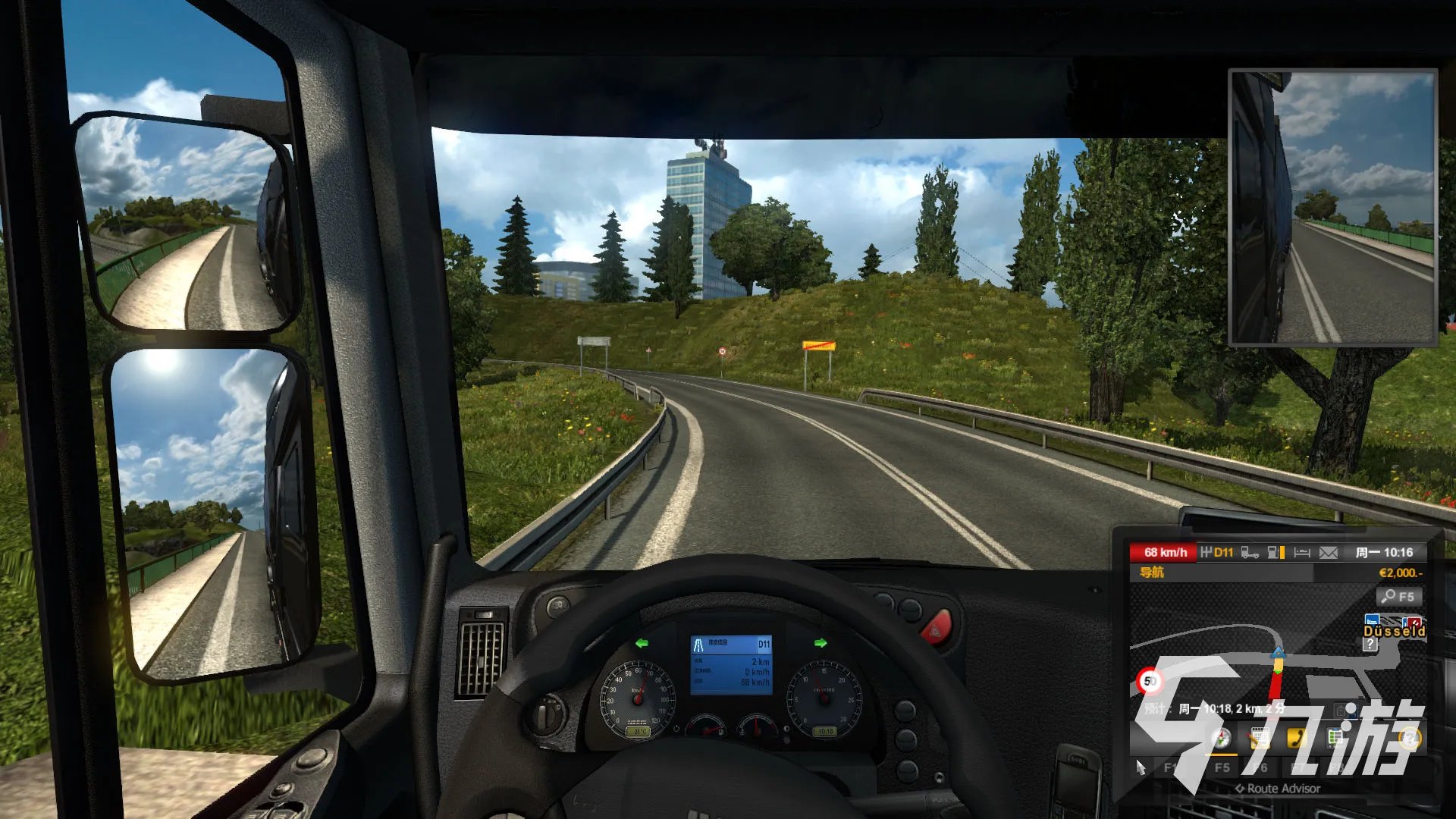Open the yellow phone assistance tab
The height and width of the screenshot is (819, 1456).
[x=1297, y=738]
